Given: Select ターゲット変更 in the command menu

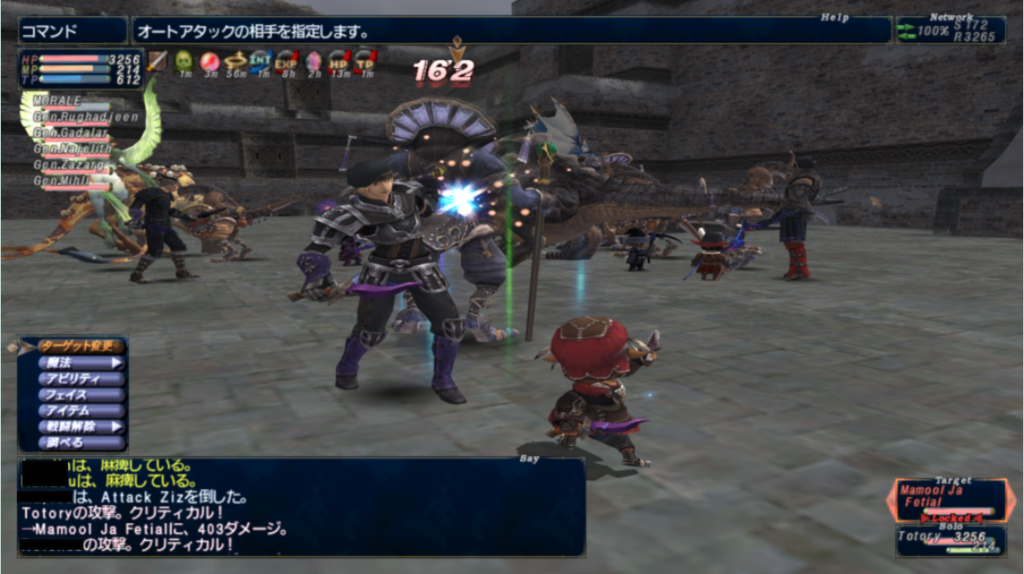Looking at the screenshot, I should pyautogui.click(x=79, y=346).
